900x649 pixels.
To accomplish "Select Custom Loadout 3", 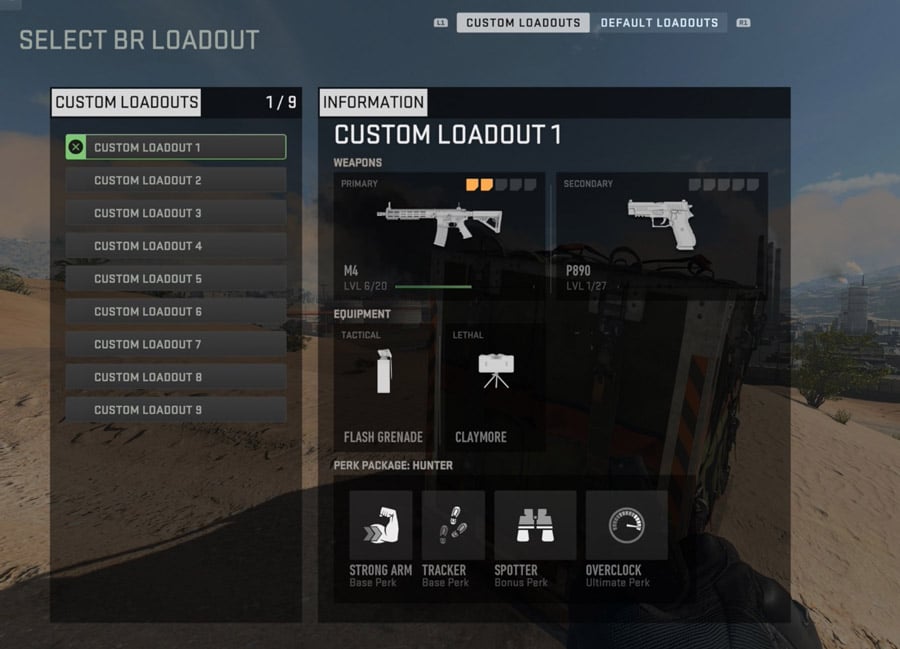I will (x=176, y=213).
